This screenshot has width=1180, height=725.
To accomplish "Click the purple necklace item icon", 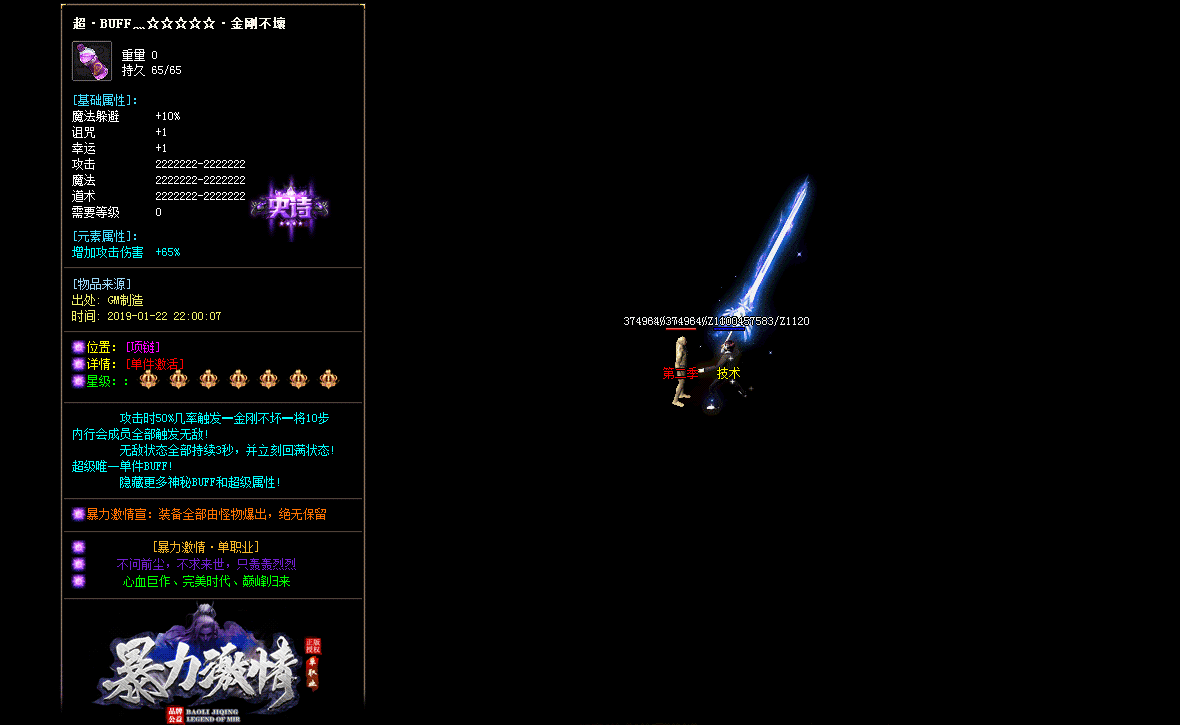I will [x=92, y=61].
